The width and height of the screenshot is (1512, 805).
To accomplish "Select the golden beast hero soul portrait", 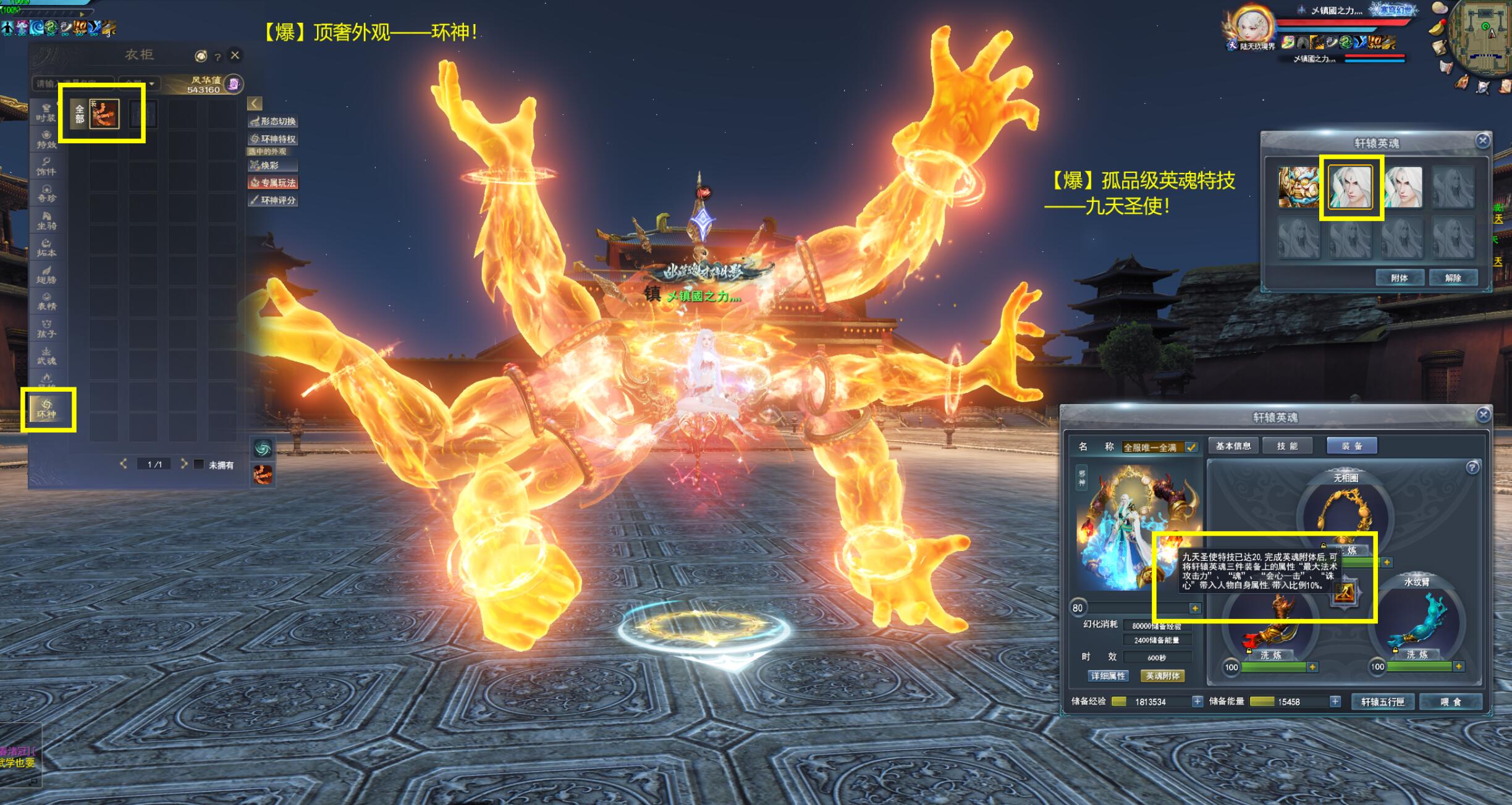I will (1298, 187).
